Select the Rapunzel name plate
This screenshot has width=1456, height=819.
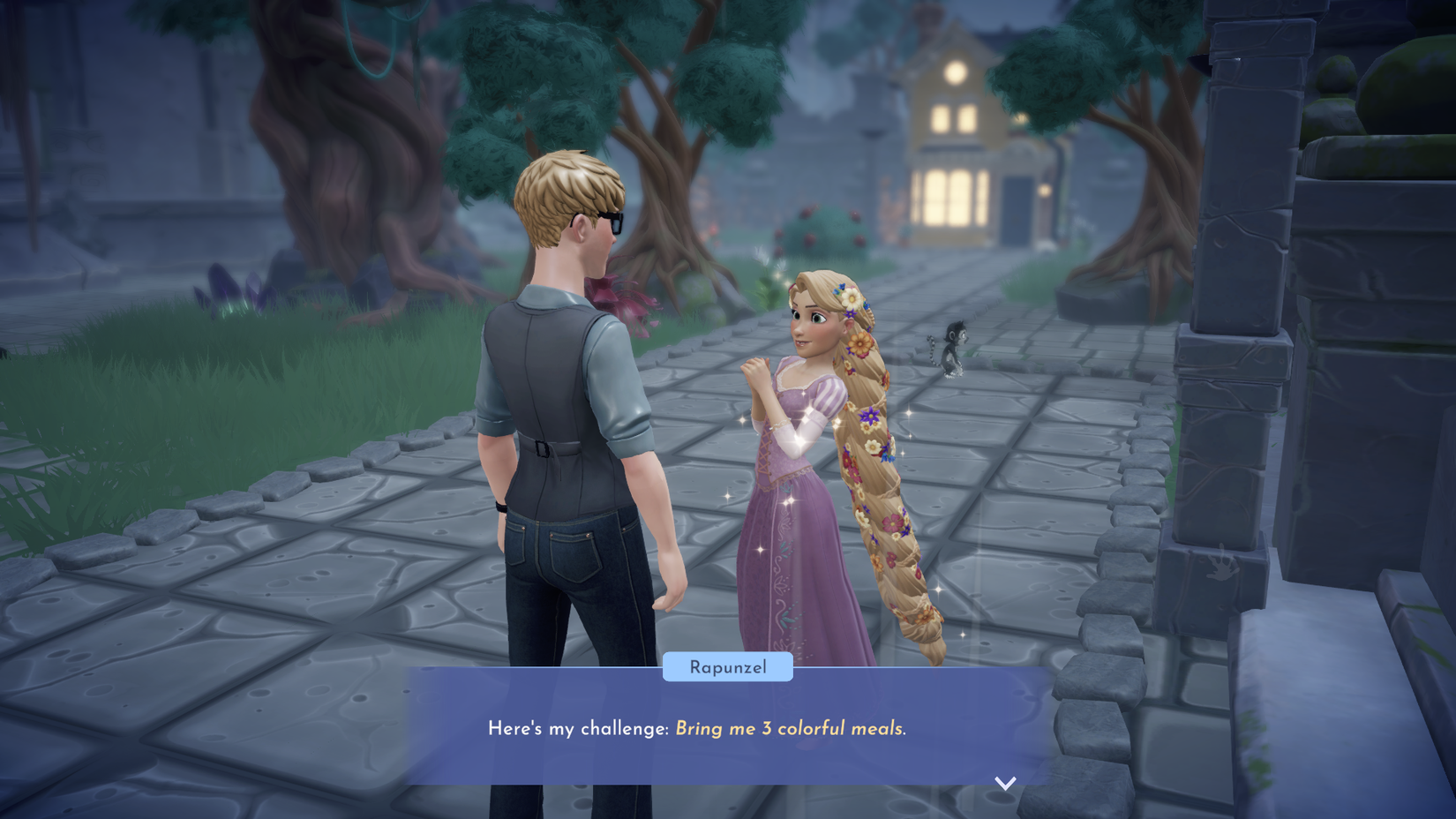[727, 667]
